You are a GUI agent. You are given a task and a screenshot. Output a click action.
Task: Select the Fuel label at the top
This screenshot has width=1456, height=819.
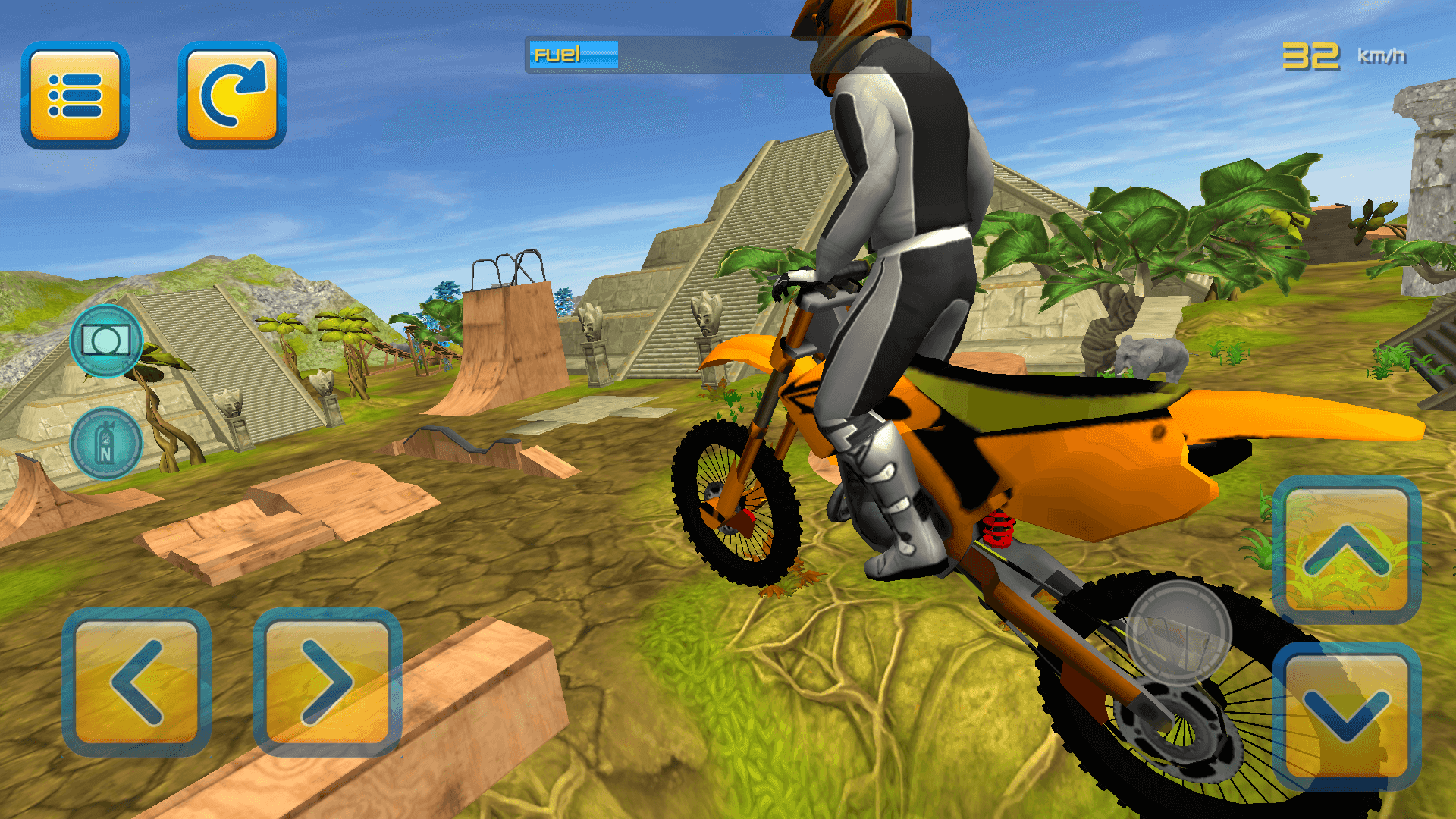(x=554, y=54)
